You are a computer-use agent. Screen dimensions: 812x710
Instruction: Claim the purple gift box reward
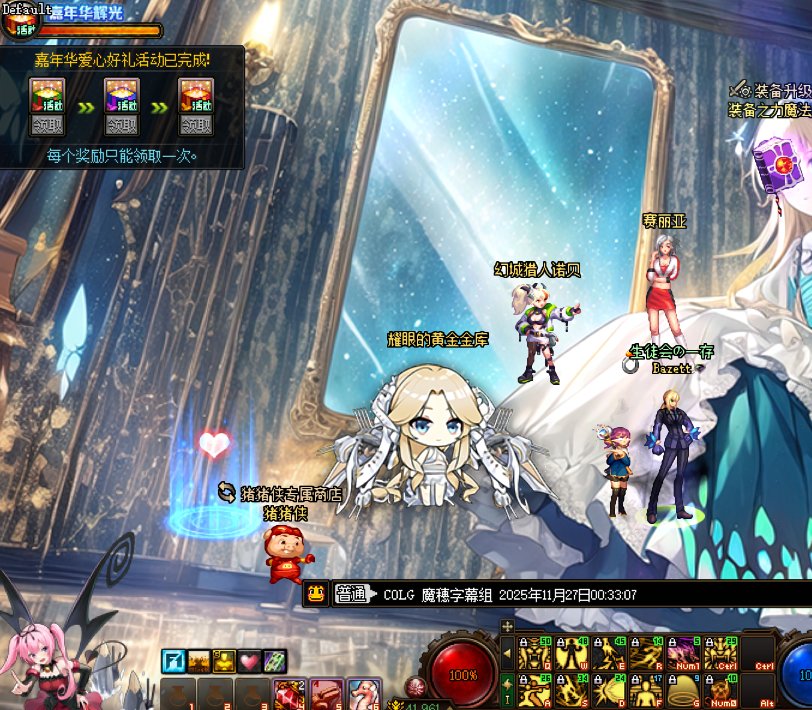tap(122, 125)
